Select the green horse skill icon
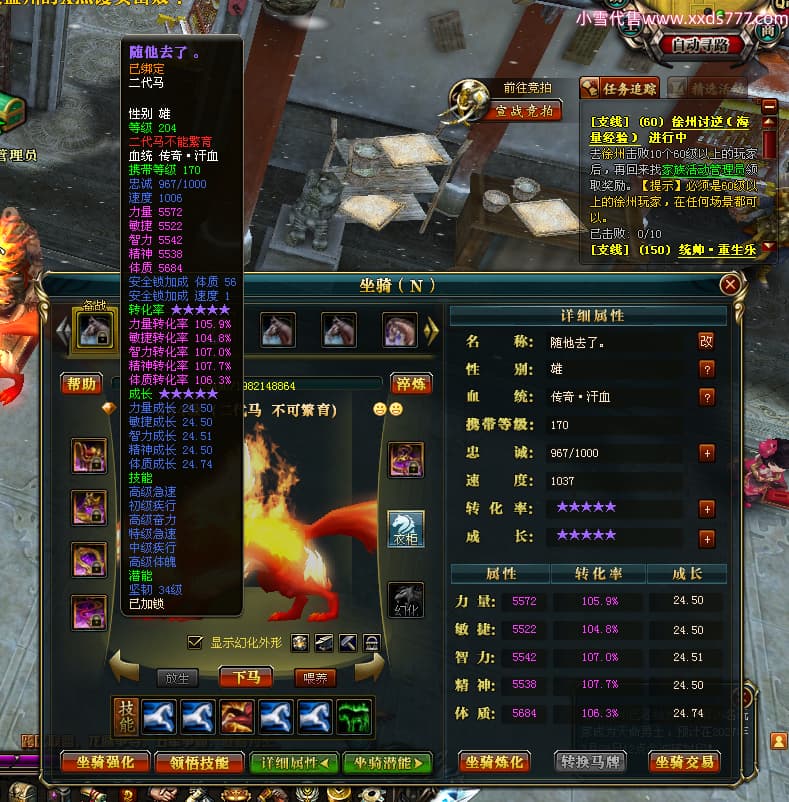The width and height of the screenshot is (789, 802). pos(355,716)
